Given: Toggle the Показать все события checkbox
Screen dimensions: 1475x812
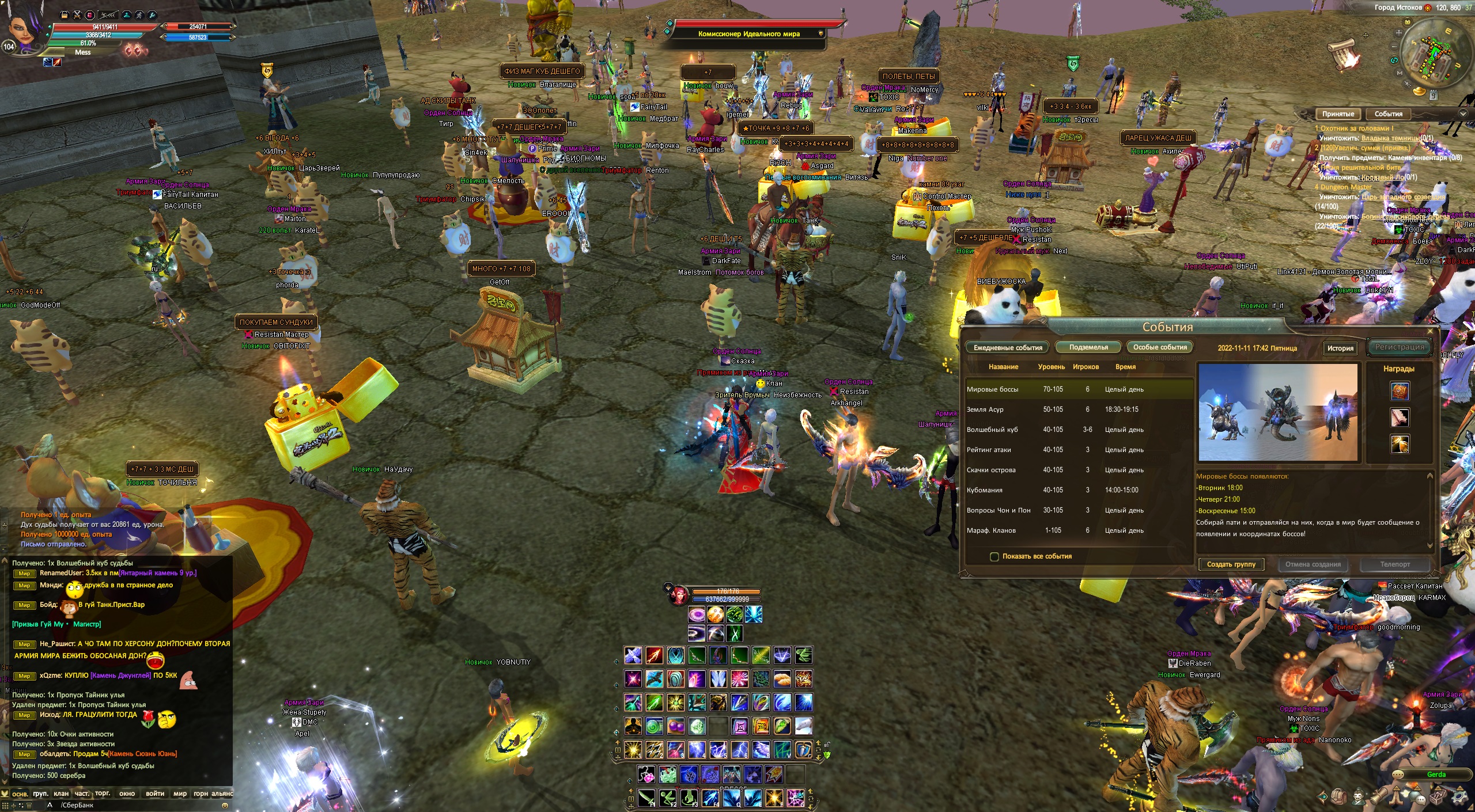Looking at the screenshot, I should click(994, 556).
